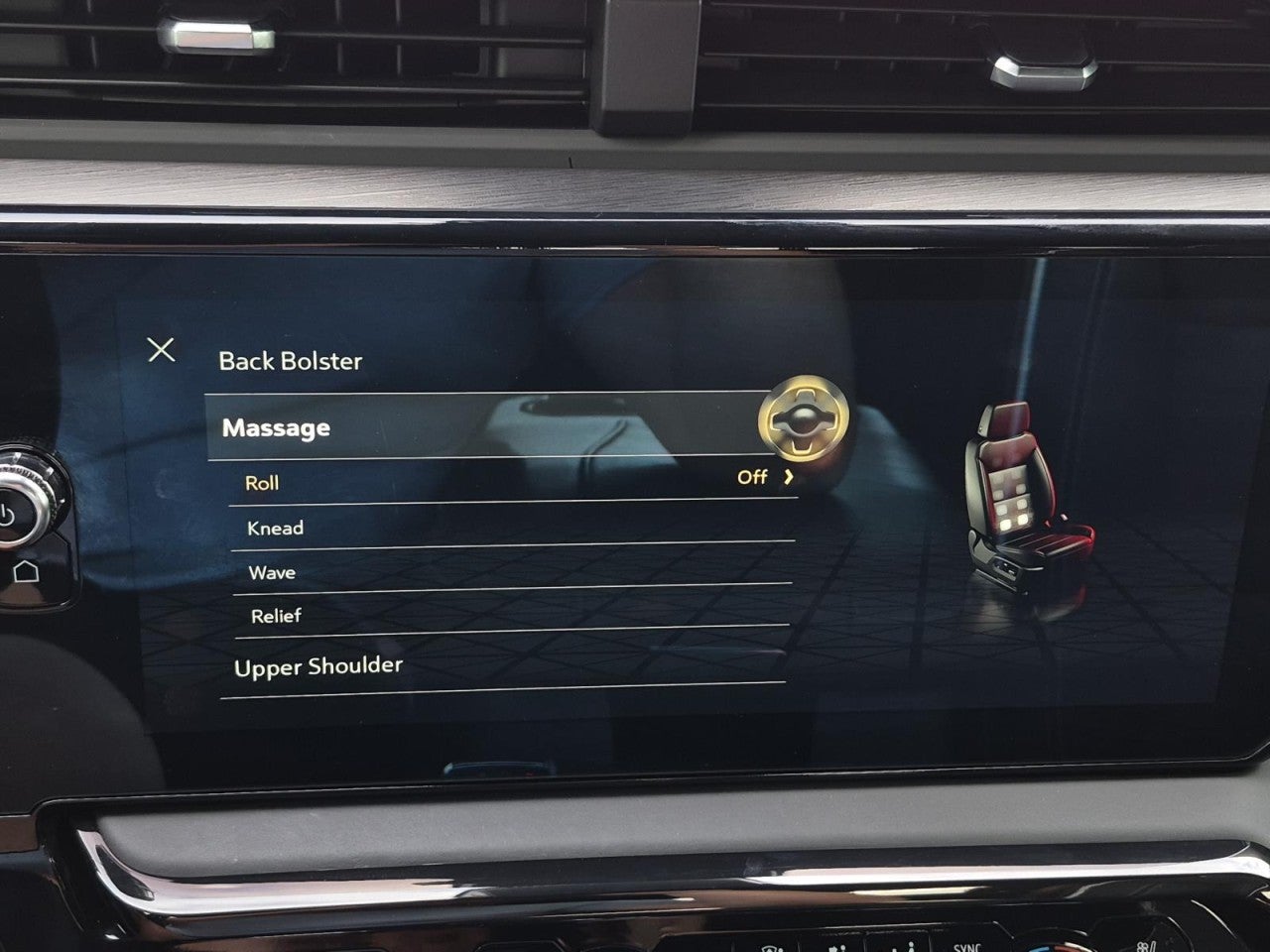This screenshot has width=1270, height=952.
Task: Open the Back Bolster title link
Action: [x=291, y=361]
